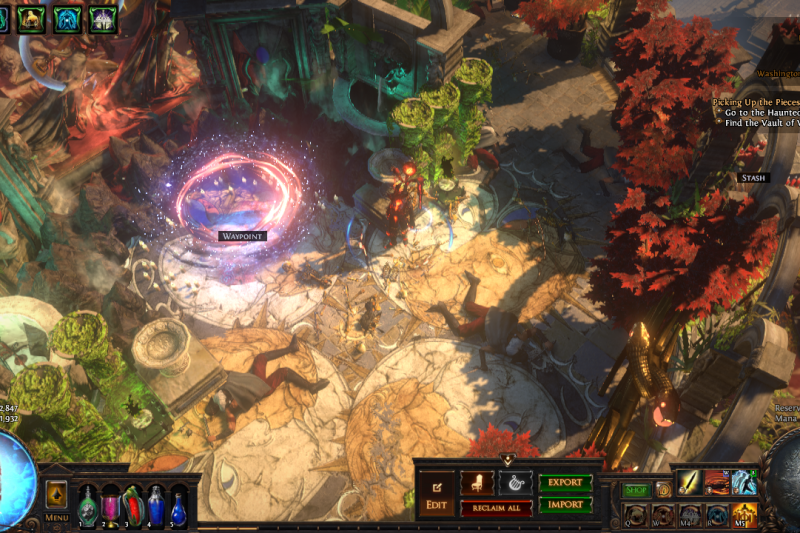Use the green life flask
Image resolution: width=800 pixels, height=533 pixels.
tap(88, 505)
